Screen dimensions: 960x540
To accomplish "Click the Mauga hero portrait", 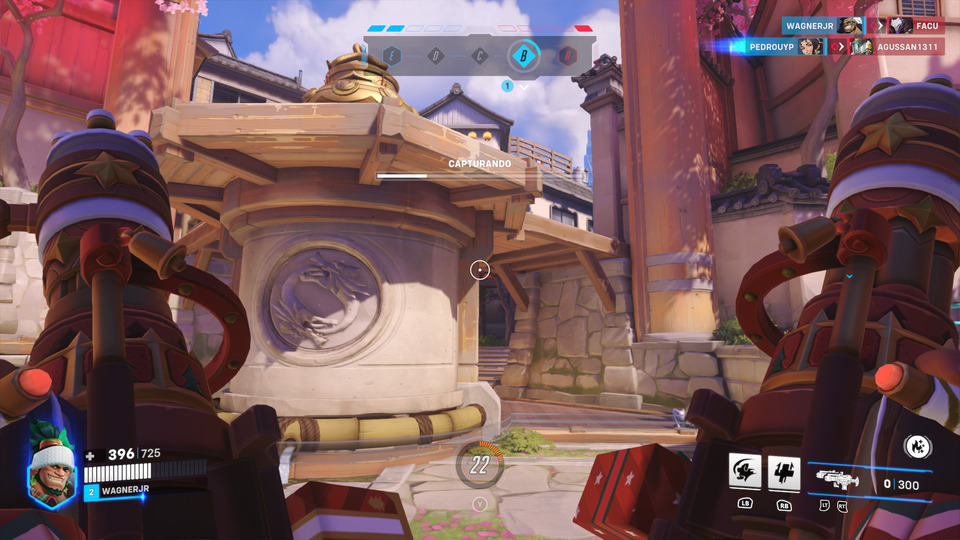I will pyautogui.click(x=52, y=469).
